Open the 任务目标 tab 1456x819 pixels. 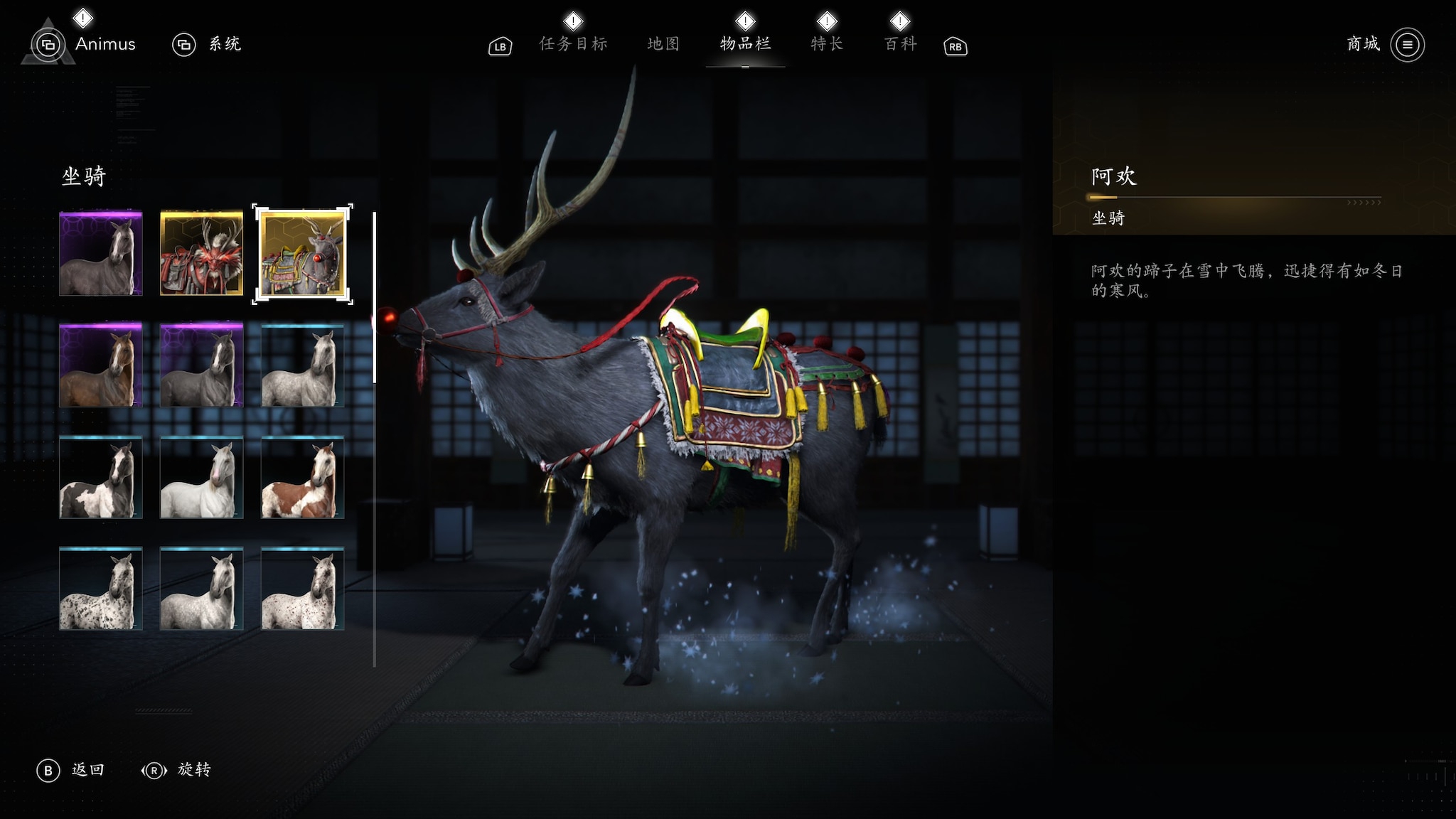(573, 44)
